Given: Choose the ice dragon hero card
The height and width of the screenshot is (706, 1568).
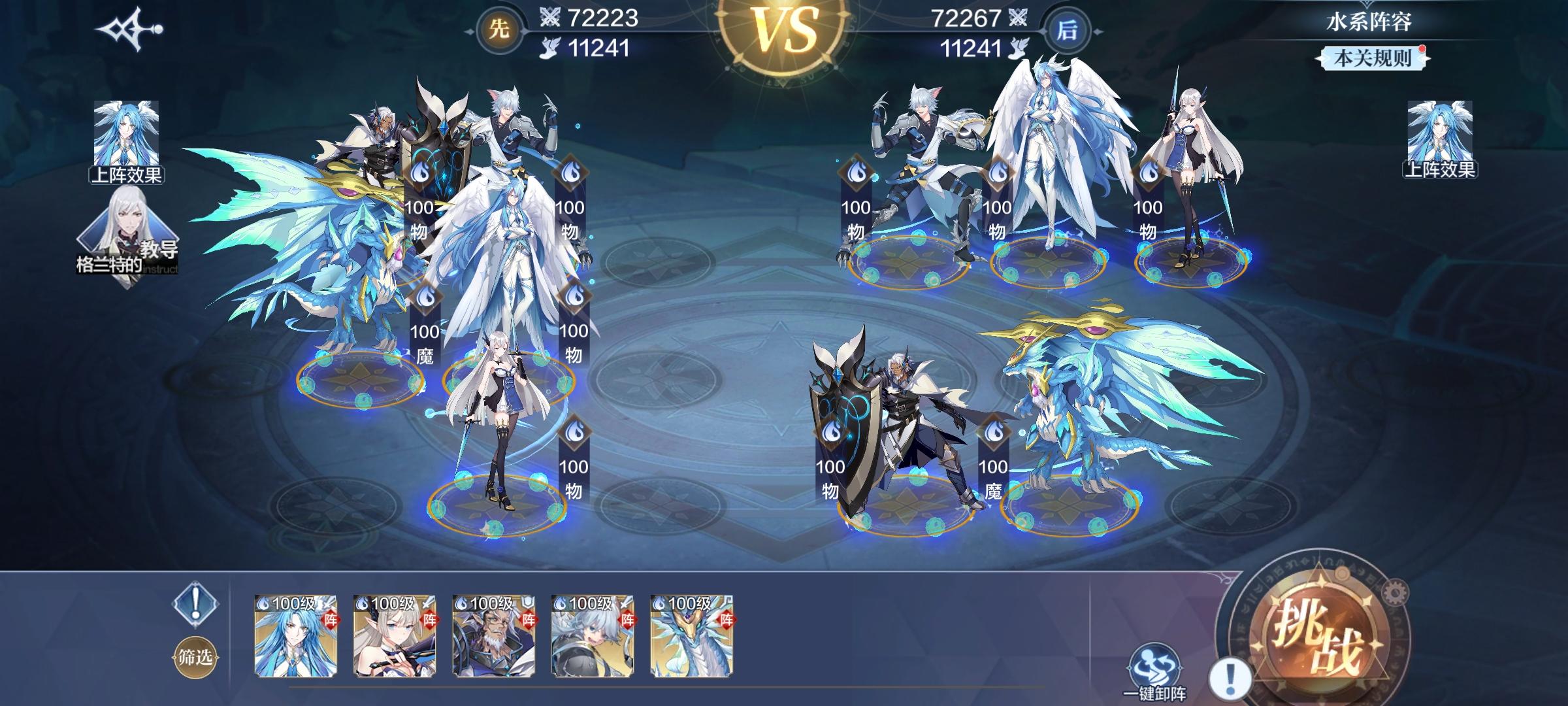Looking at the screenshot, I should tap(692, 635).
